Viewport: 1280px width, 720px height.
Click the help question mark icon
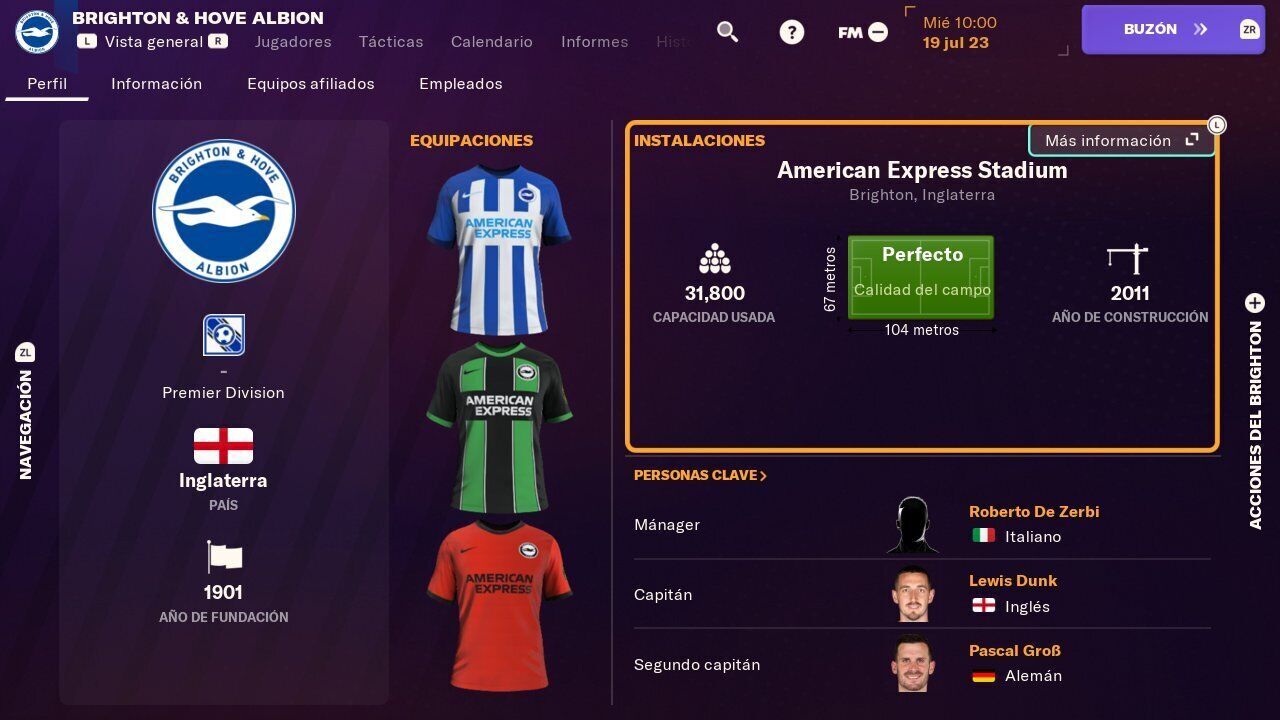click(791, 31)
